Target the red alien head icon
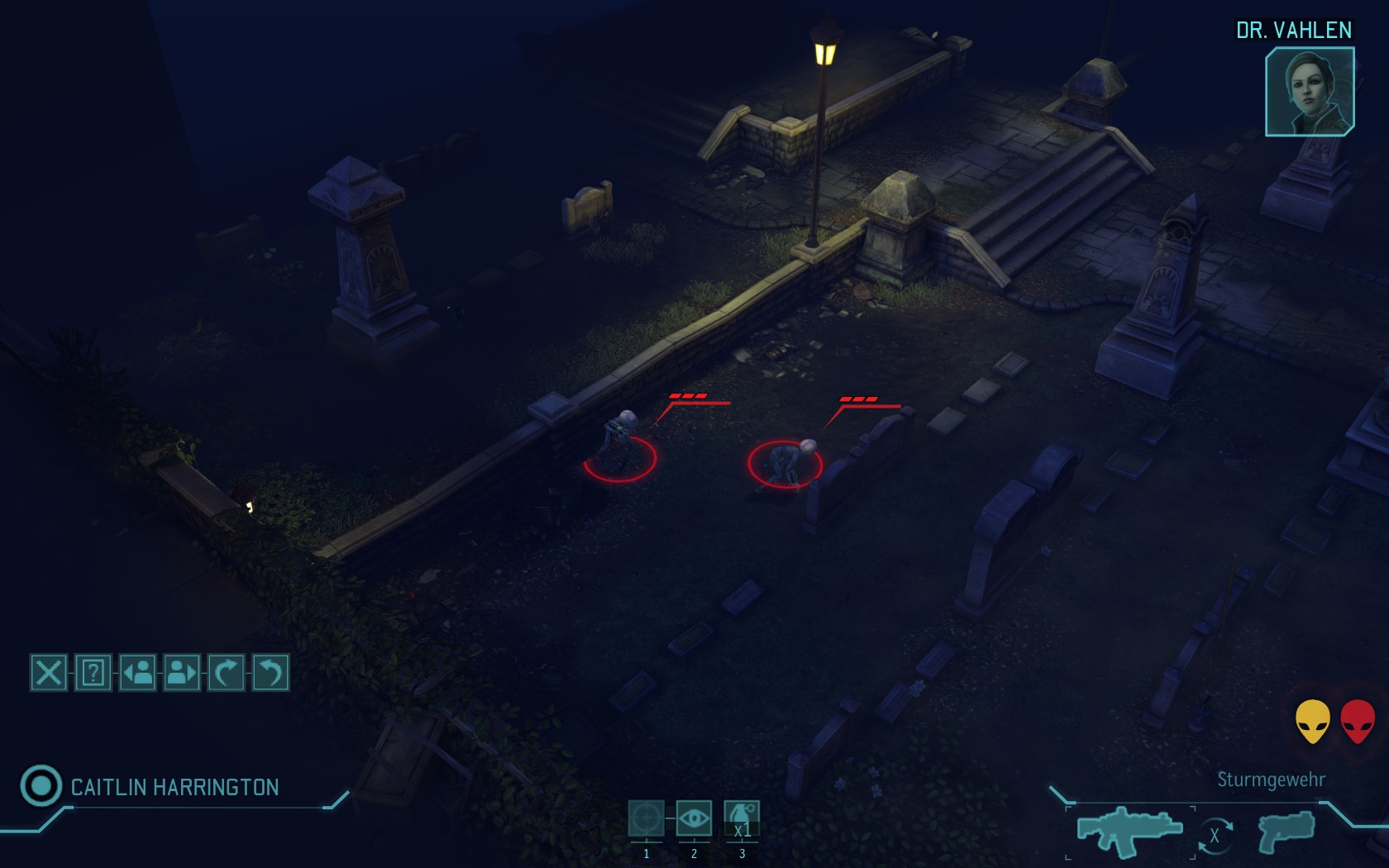The width and height of the screenshot is (1389, 868). tap(1357, 722)
